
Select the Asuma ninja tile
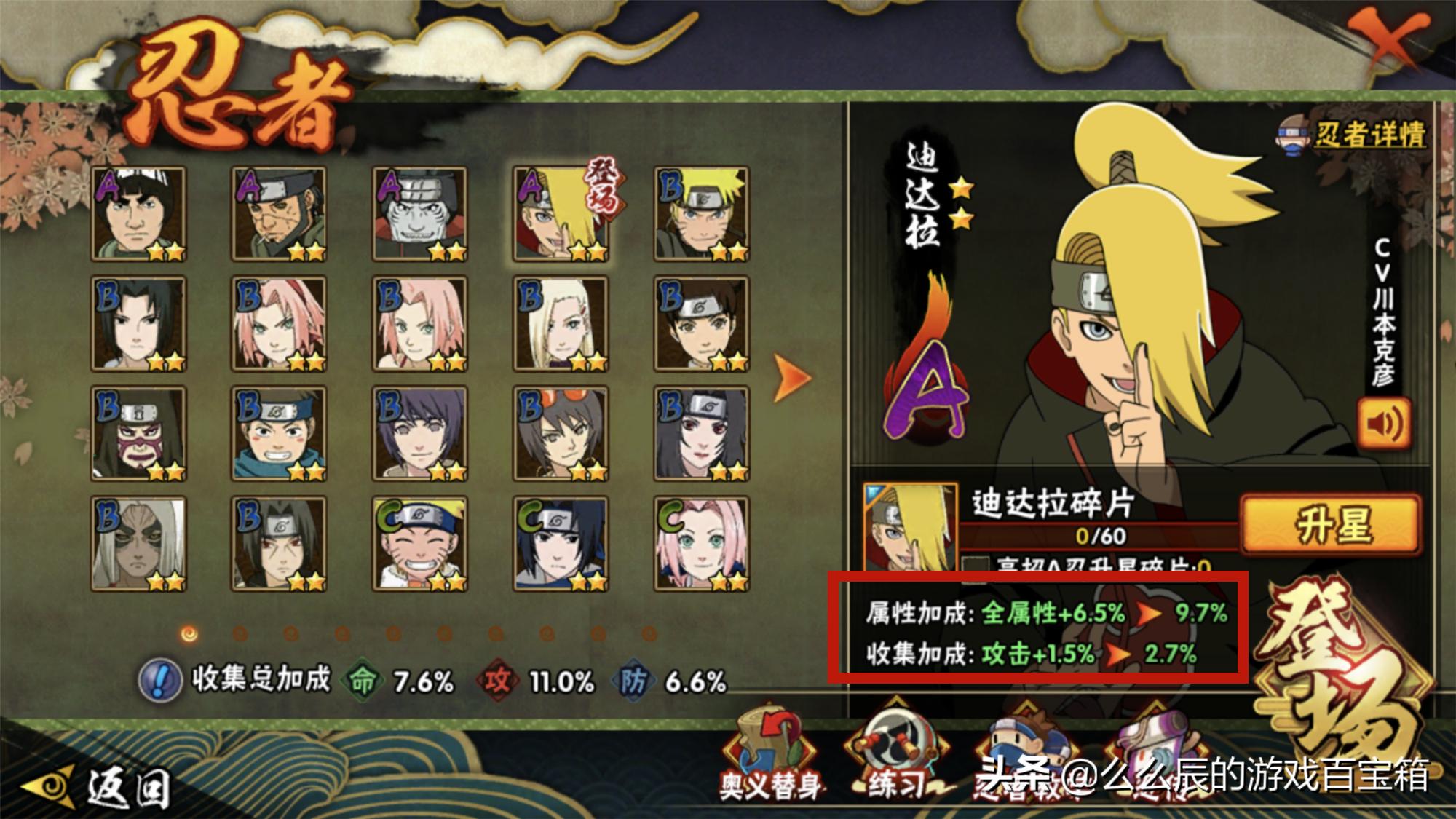pos(279,213)
